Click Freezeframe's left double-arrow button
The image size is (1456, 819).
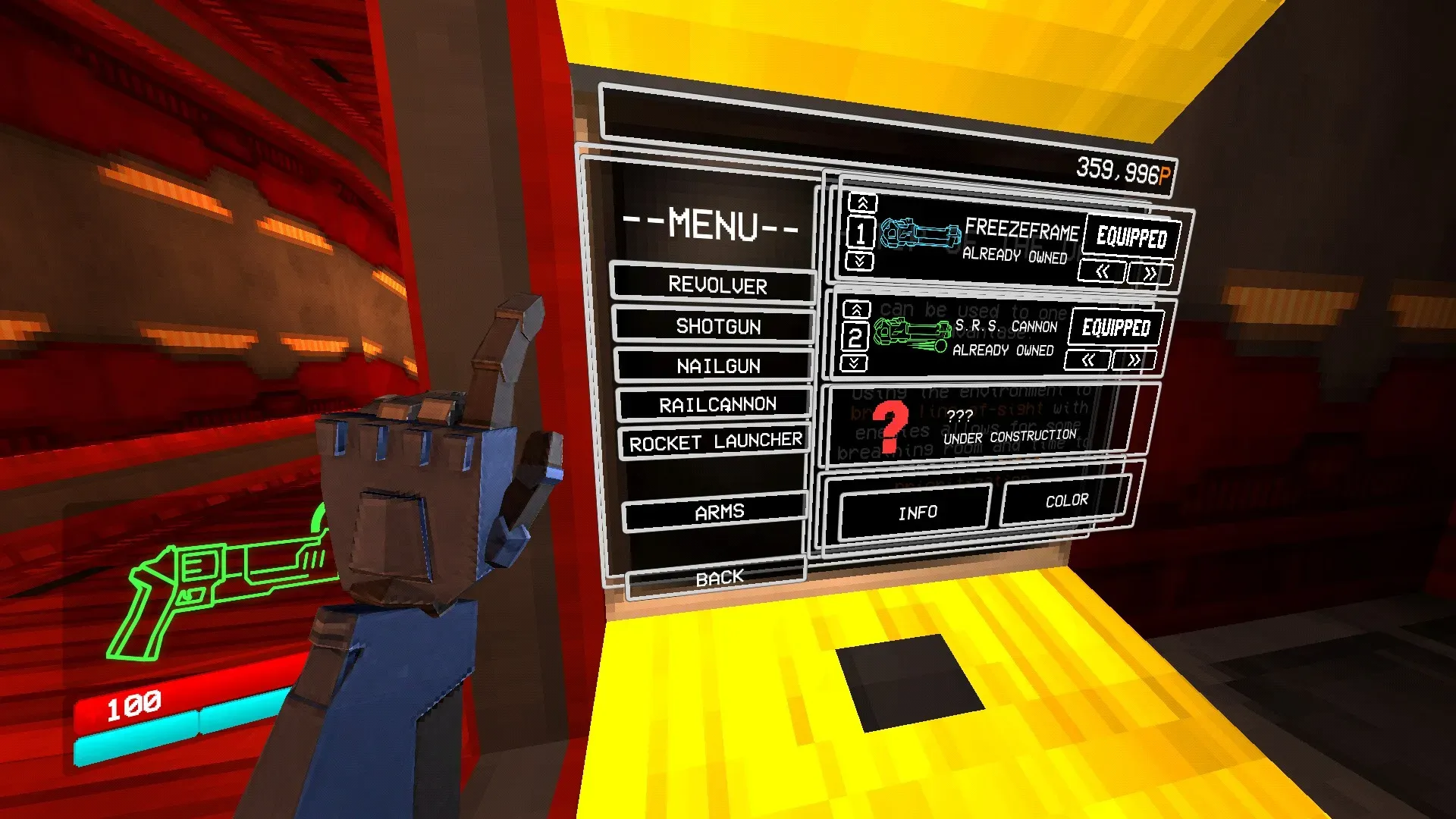pos(1103,271)
